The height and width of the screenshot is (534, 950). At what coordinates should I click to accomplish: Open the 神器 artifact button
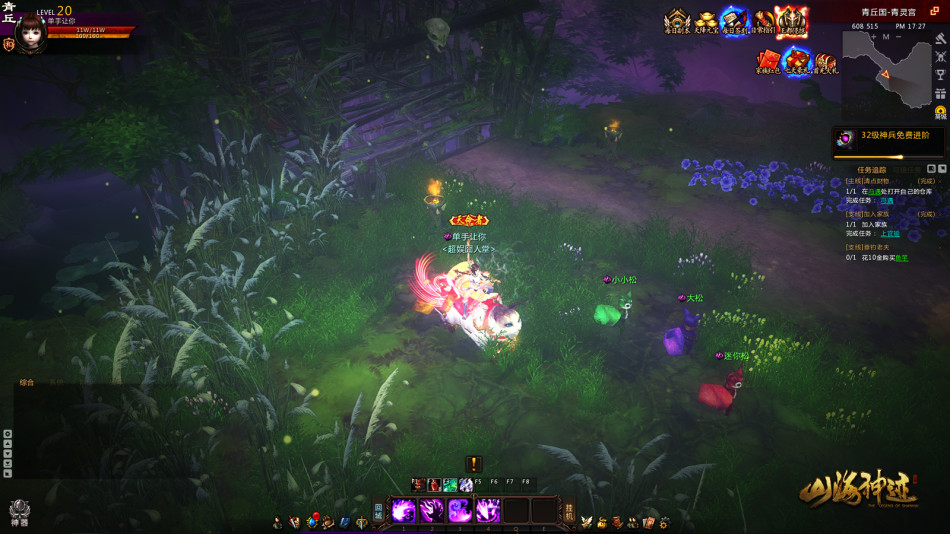coord(19,513)
